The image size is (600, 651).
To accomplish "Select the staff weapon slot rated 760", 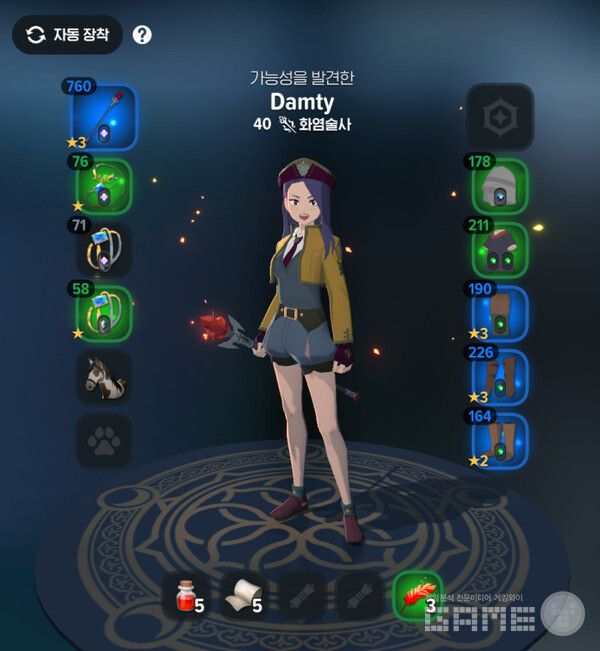I will (103, 117).
